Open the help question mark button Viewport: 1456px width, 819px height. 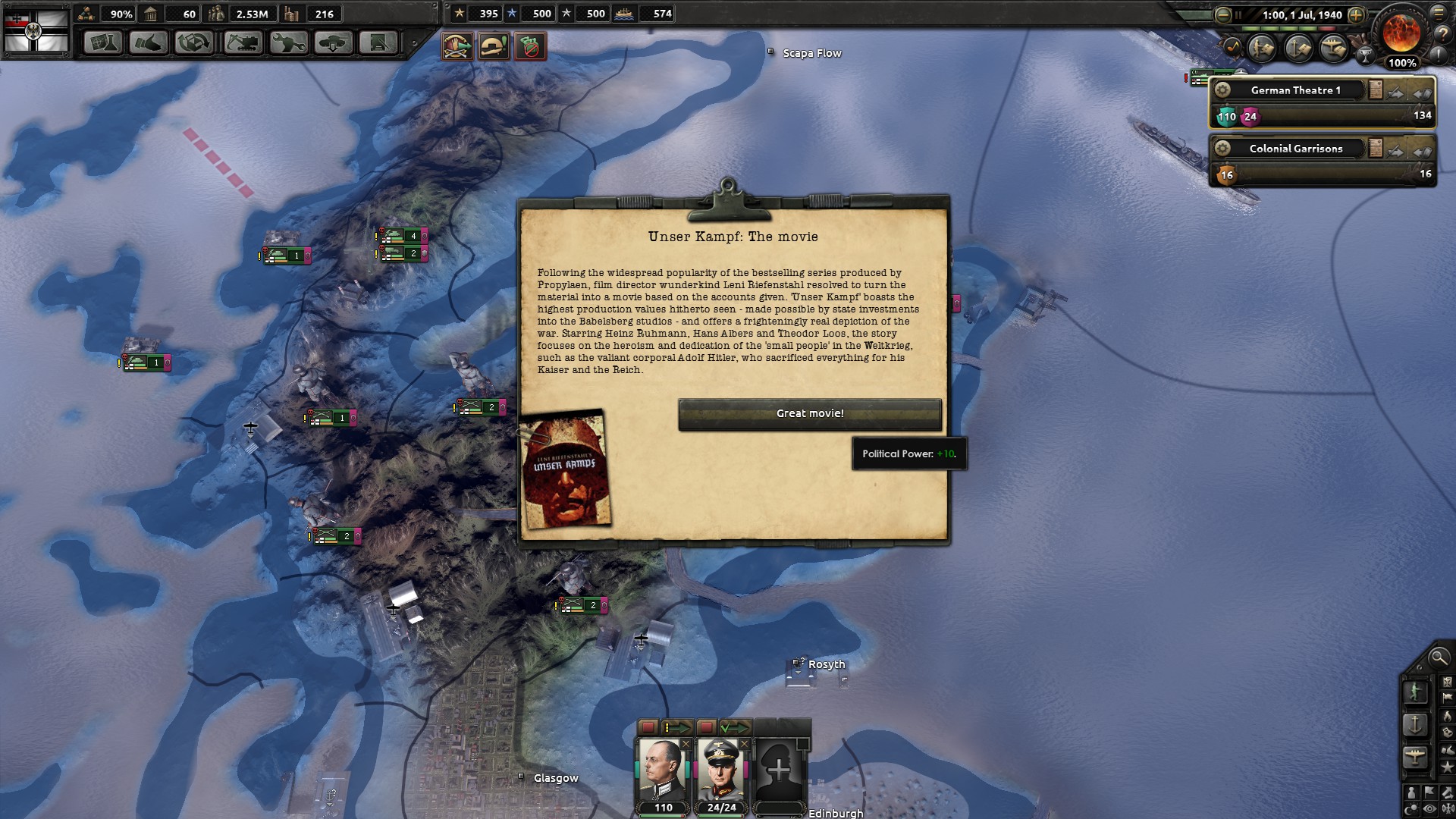point(1439,33)
